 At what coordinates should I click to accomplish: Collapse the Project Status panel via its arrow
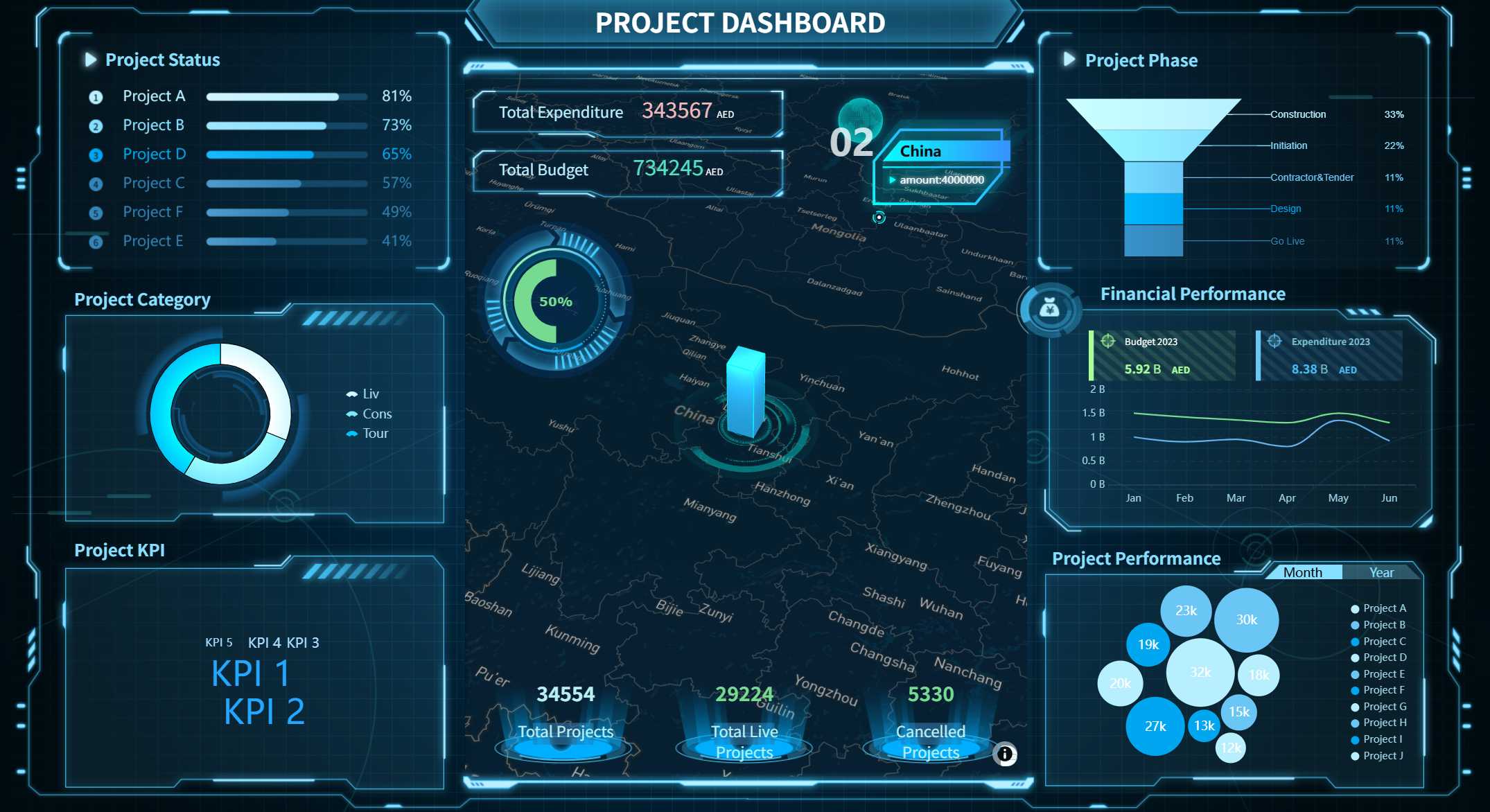tap(90, 60)
